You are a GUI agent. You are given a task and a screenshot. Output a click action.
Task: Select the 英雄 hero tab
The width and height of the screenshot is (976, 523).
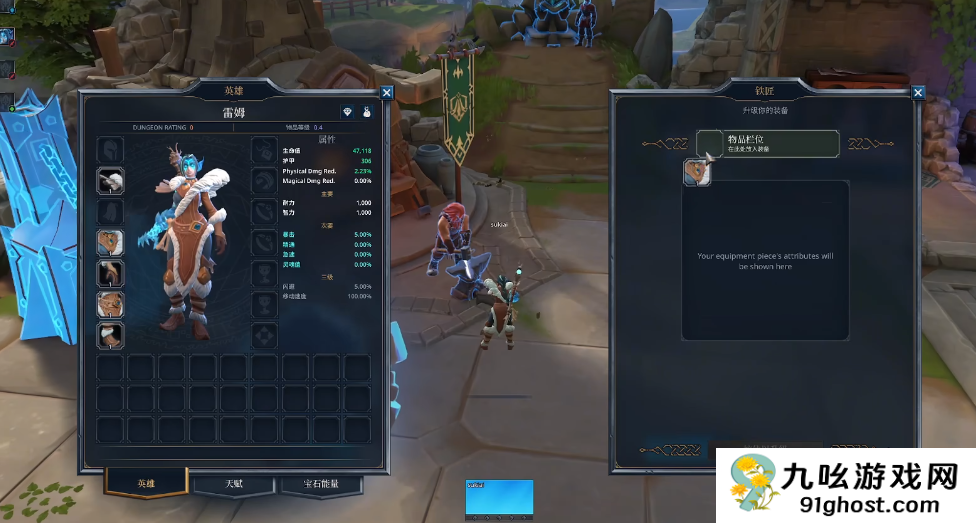(x=146, y=484)
